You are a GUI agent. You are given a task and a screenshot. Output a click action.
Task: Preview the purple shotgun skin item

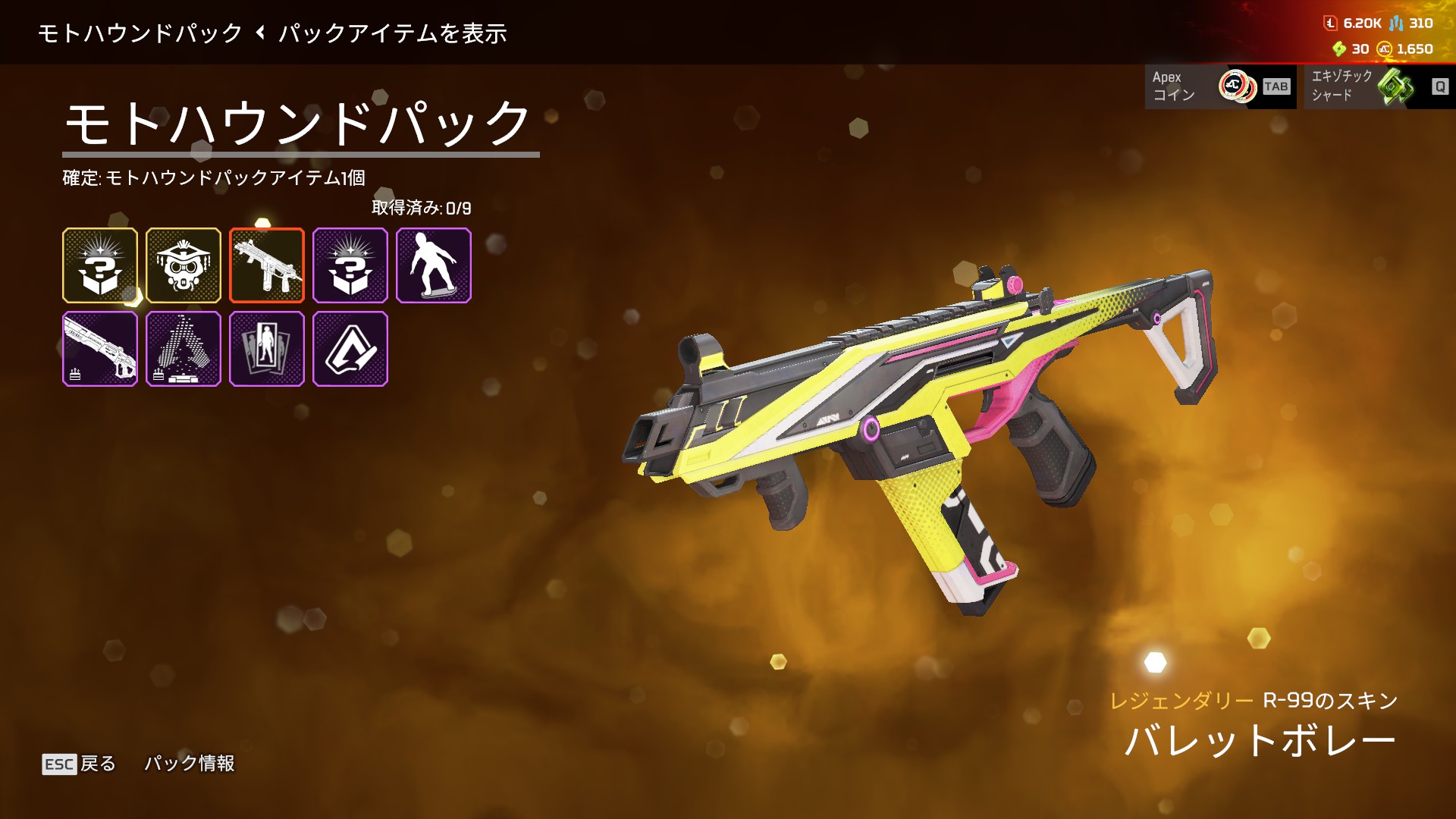pyautogui.click(x=100, y=349)
